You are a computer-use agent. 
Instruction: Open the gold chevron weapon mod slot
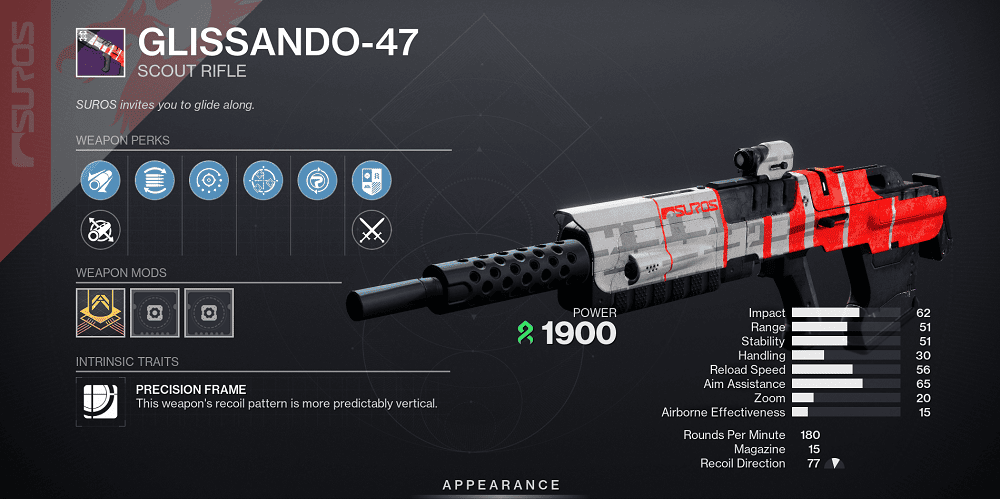(x=100, y=310)
